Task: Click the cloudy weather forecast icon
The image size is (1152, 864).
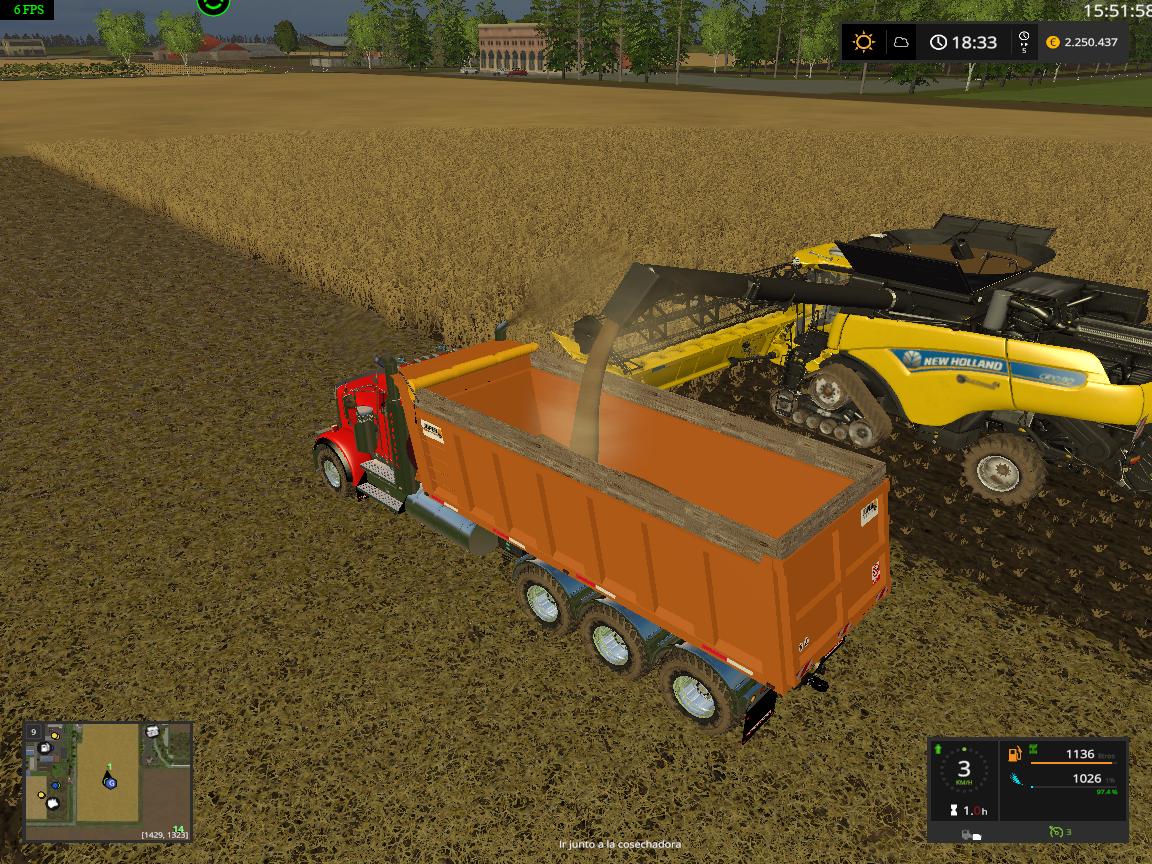Action: point(901,42)
